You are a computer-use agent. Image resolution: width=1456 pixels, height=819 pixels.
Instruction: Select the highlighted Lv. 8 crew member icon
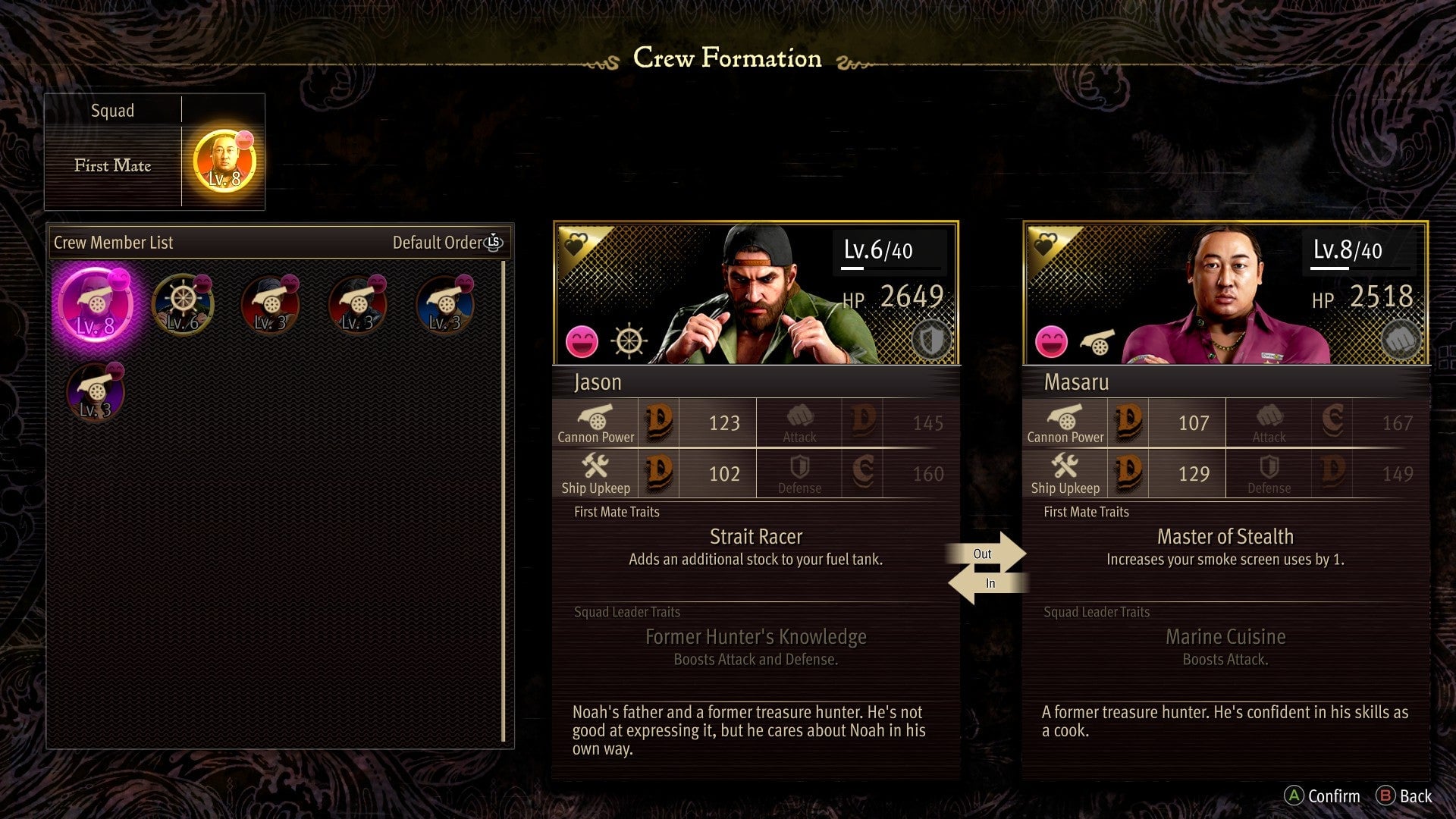(96, 305)
